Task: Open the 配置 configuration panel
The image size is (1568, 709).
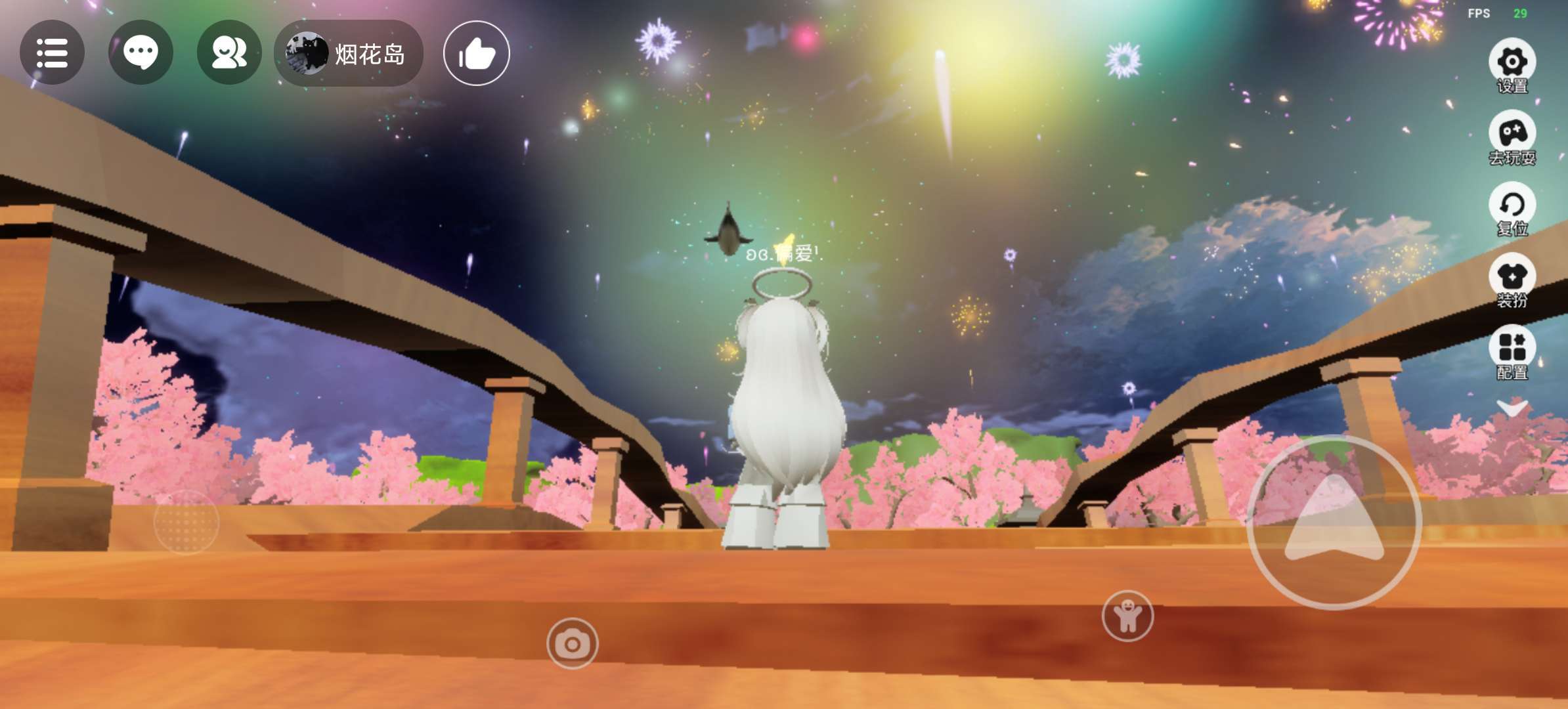Action: [1512, 353]
